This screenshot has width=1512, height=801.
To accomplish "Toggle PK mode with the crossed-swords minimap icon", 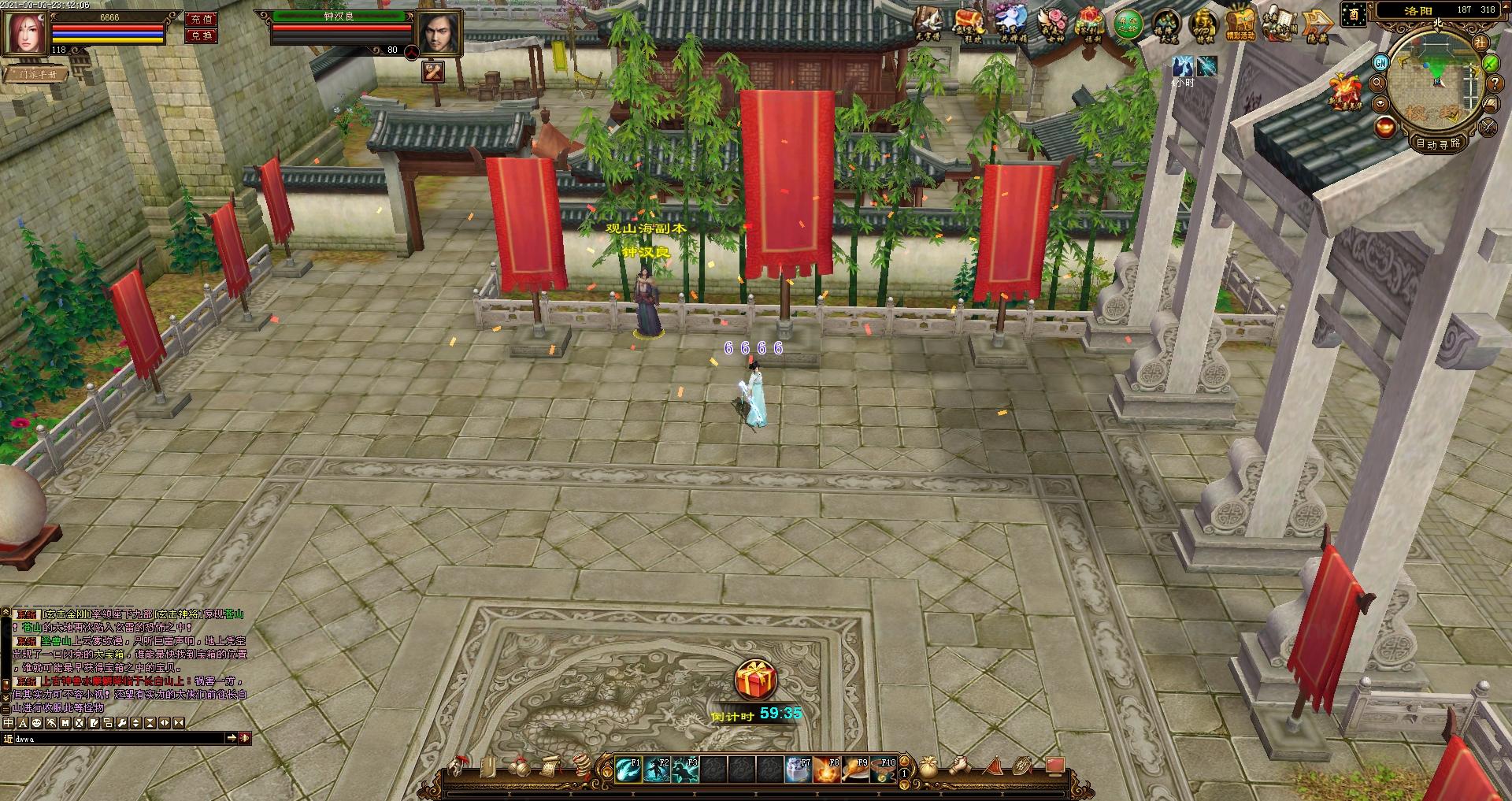I will point(1487,127).
